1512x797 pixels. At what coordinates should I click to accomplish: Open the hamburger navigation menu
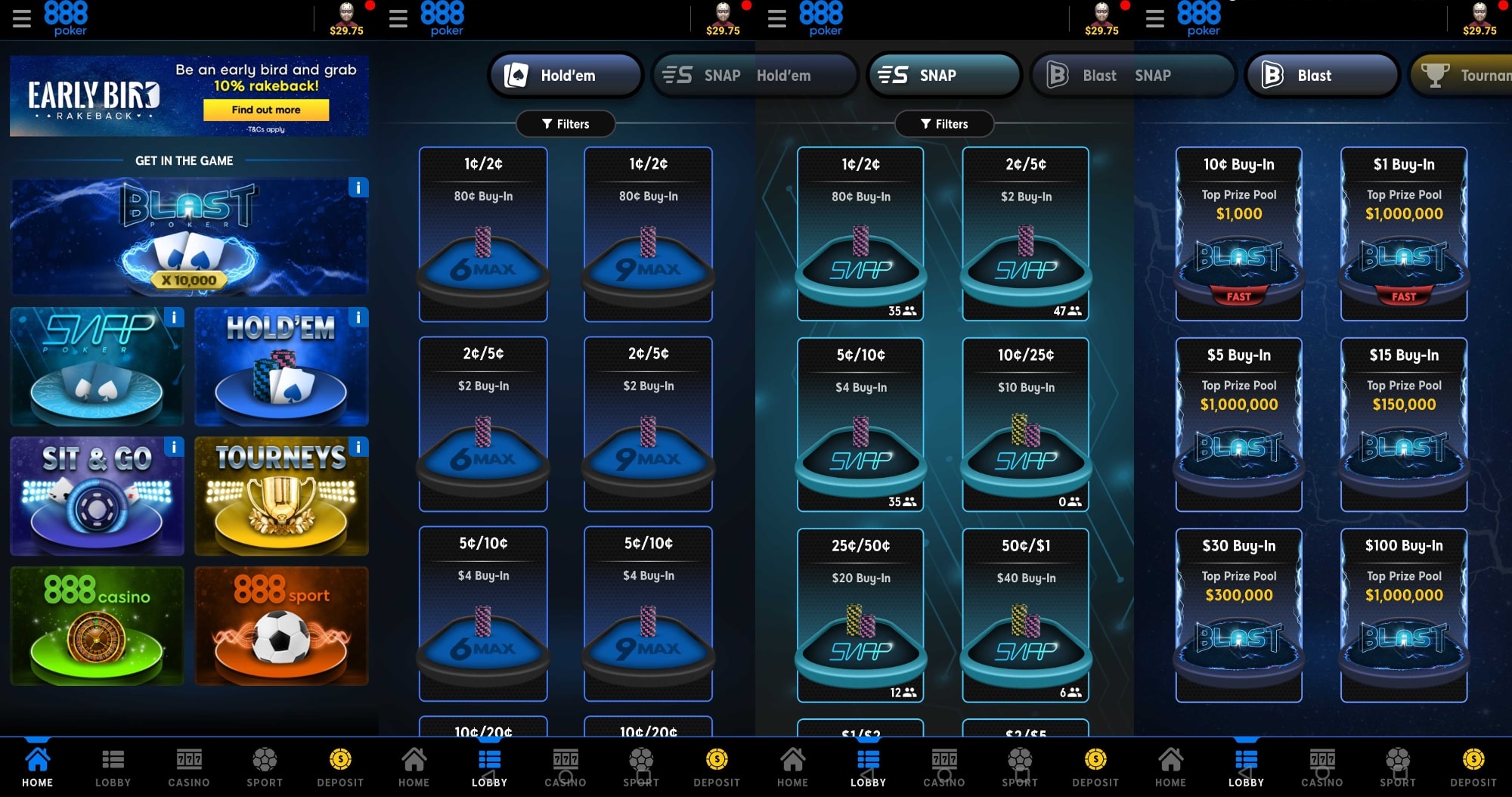click(x=22, y=18)
